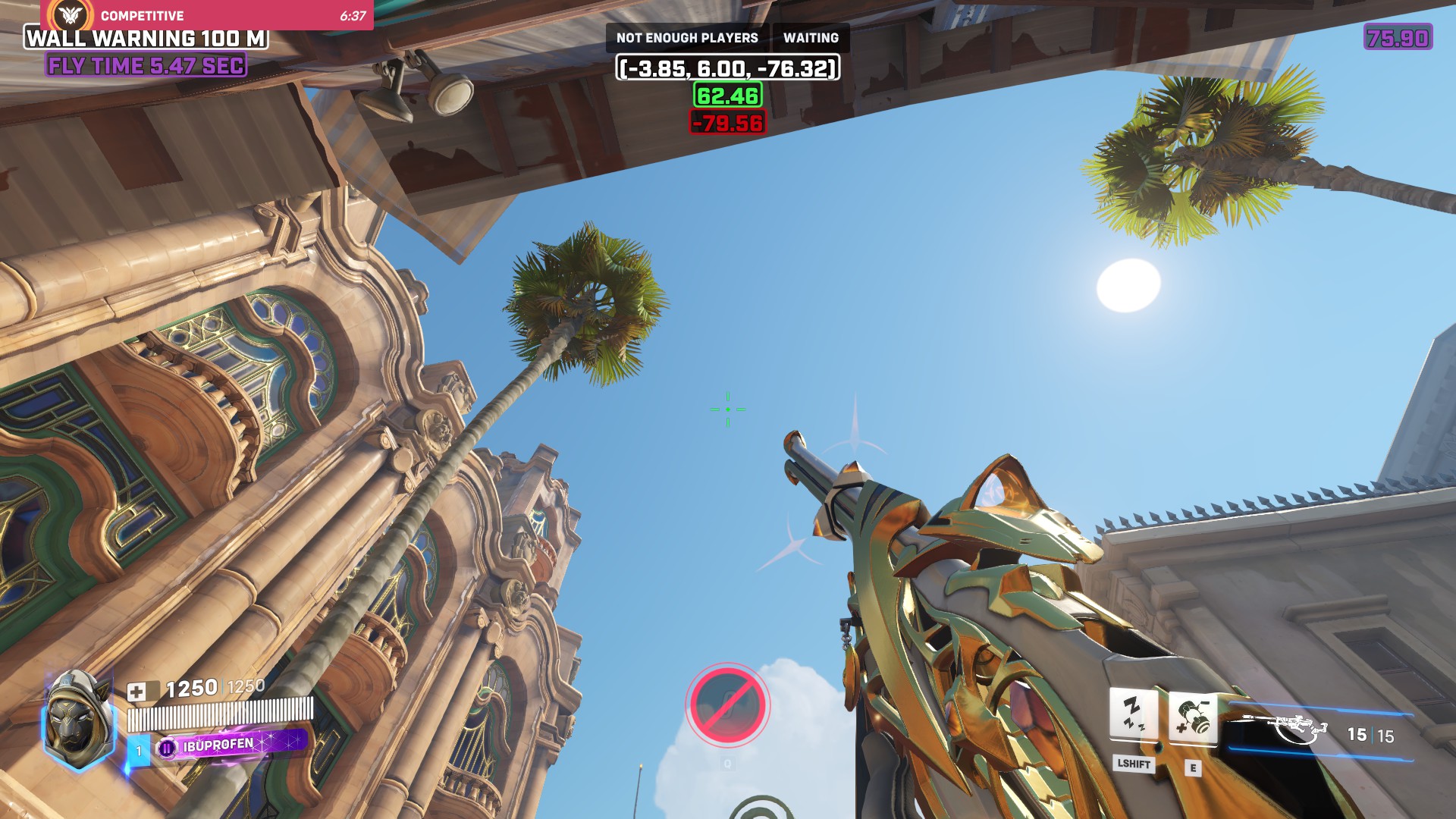
Task: Click the purple Ibuprofen name banner
Action: (231, 745)
